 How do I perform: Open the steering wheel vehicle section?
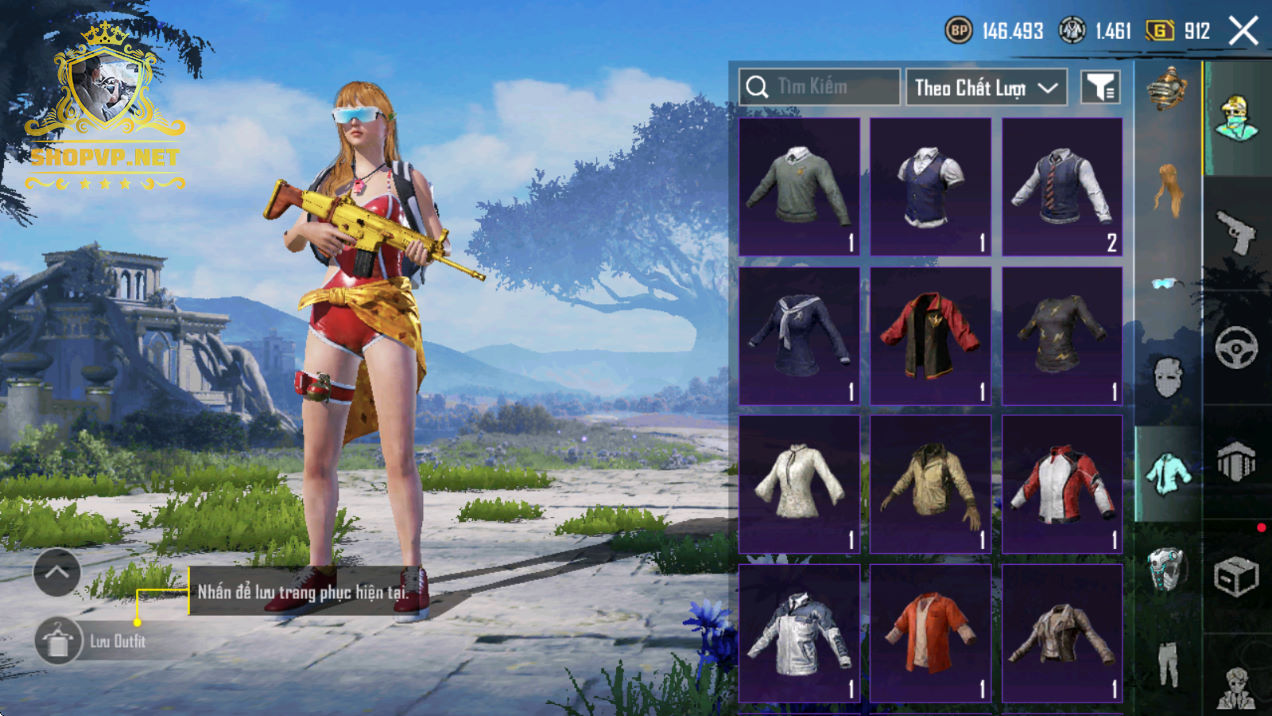(1236, 347)
